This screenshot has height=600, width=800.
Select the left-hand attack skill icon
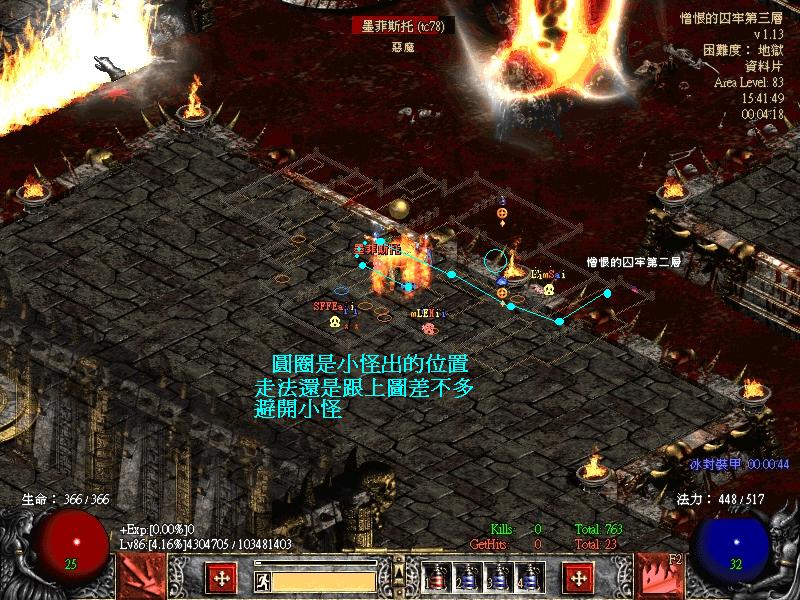[141, 577]
